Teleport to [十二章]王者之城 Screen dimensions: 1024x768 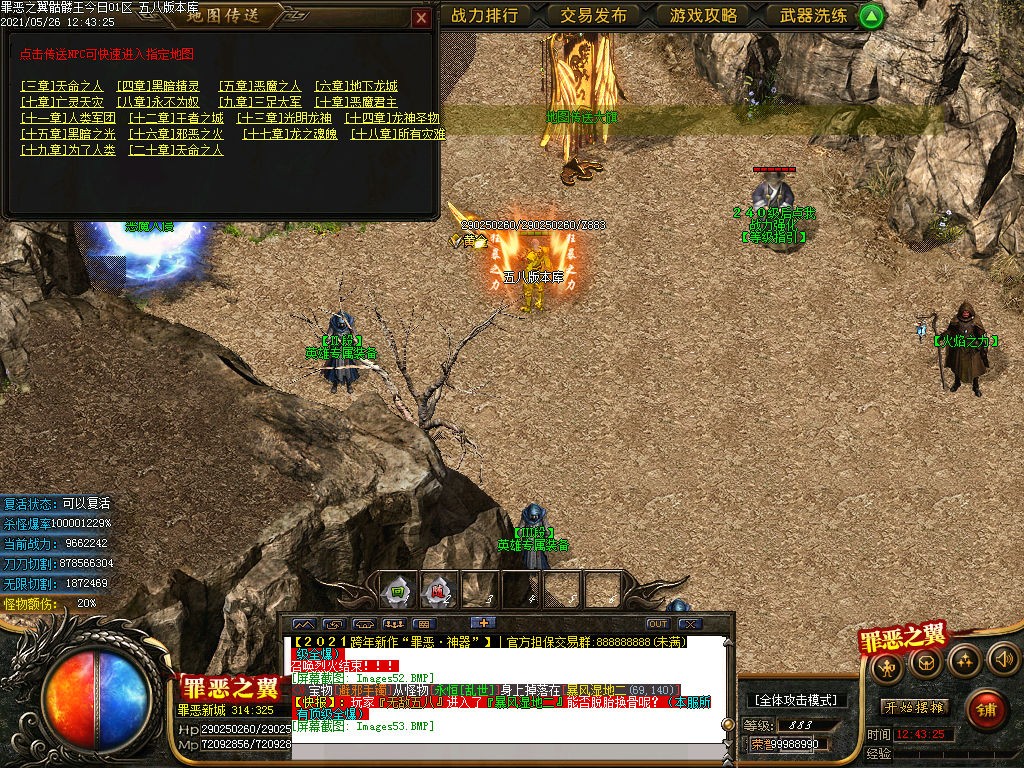[177, 118]
